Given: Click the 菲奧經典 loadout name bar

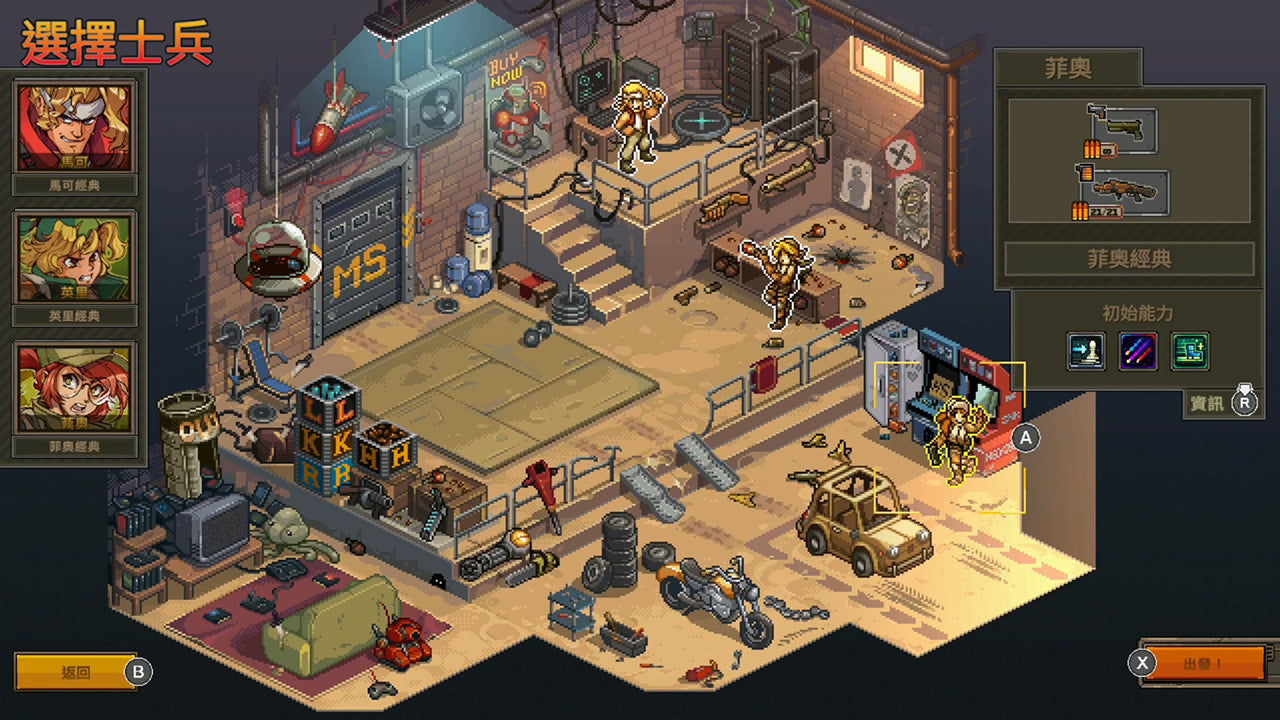Looking at the screenshot, I should coord(1129,256).
